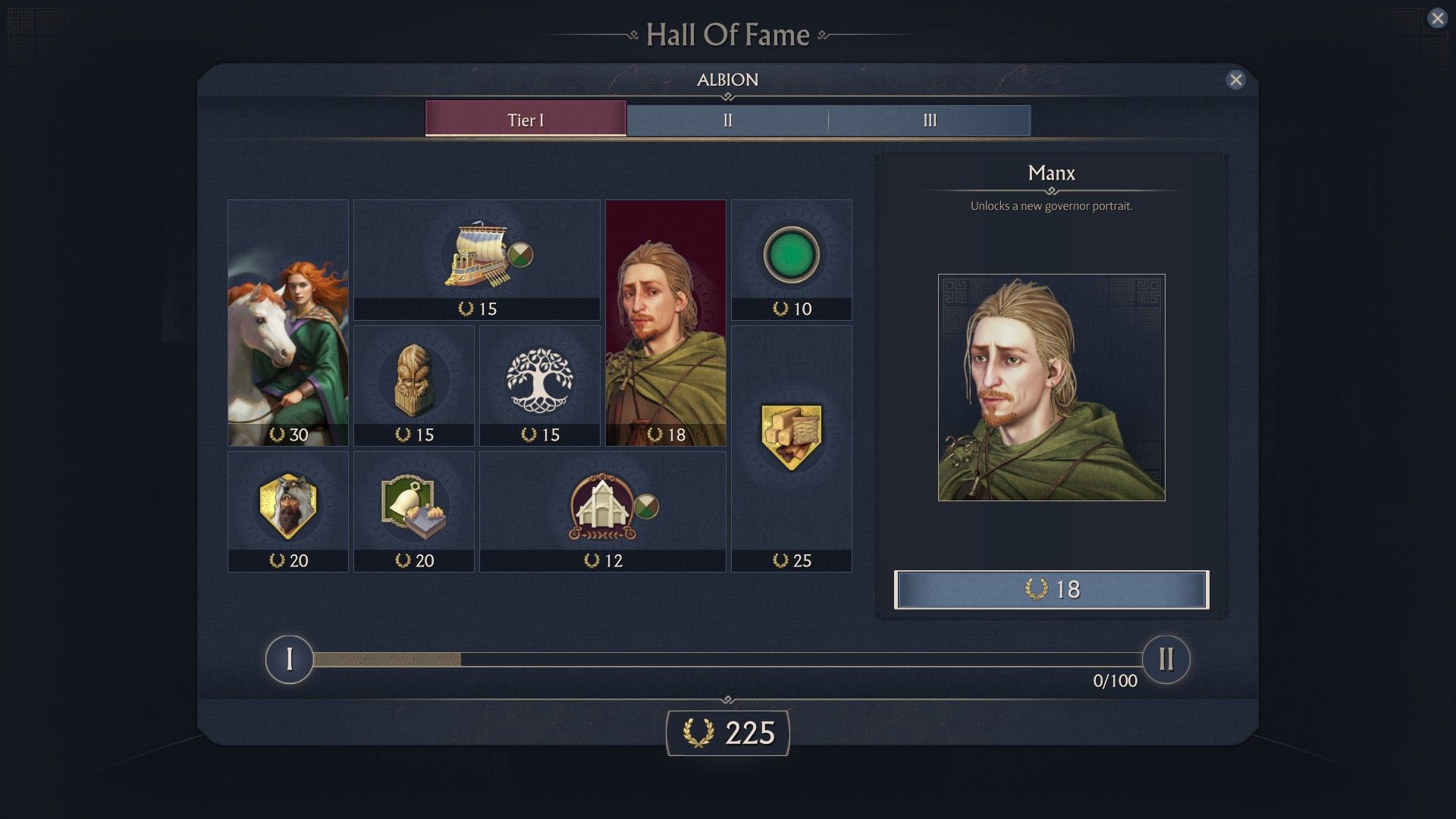1456x819 pixels.
Task: Select the carved wooden idol reward
Action: point(414,385)
